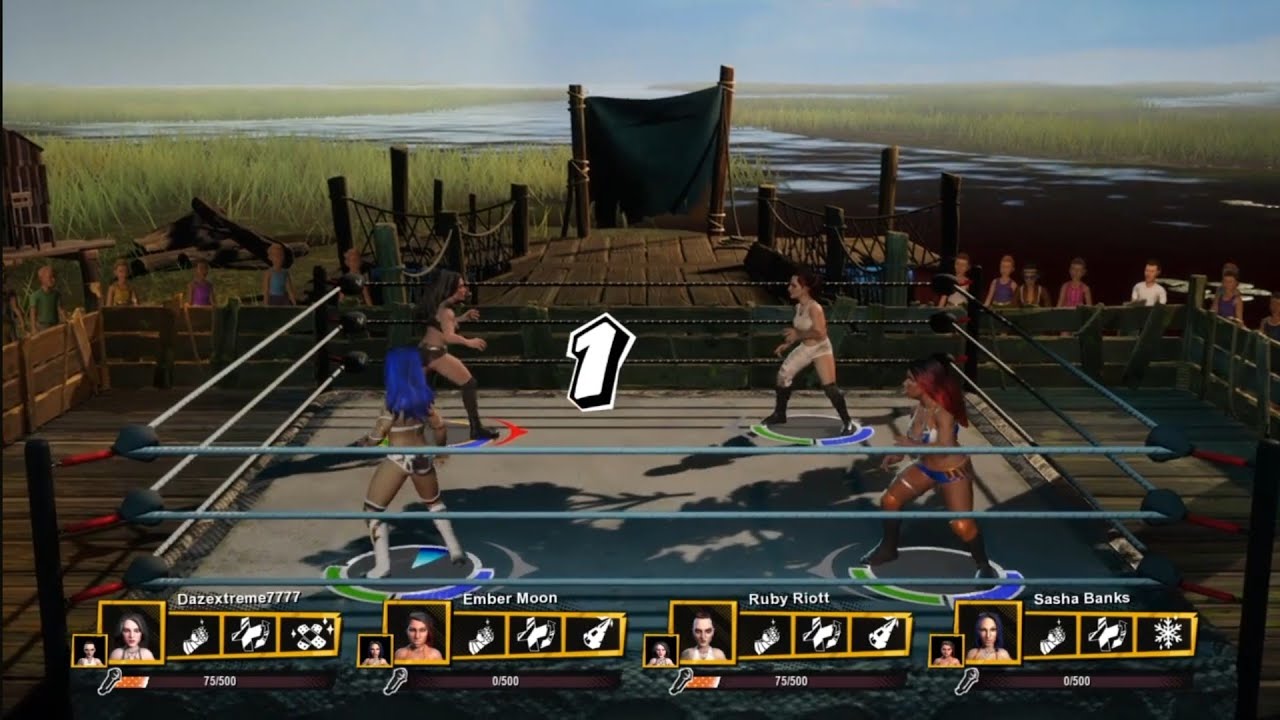Click Sasha Banks' small tag partner portrait

click(x=945, y=650)
